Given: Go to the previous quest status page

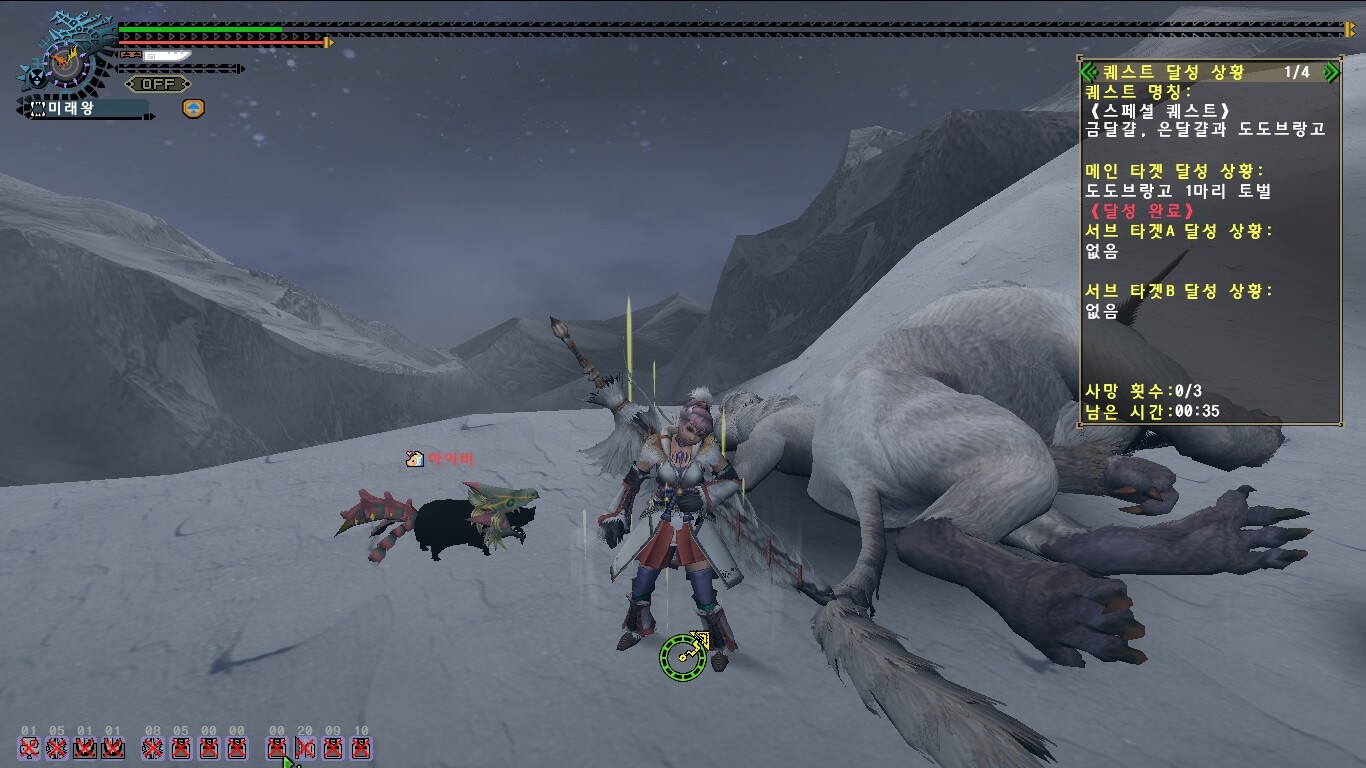Looking at the screenshot, I should pyautogui.click(x=1089, y=72).
